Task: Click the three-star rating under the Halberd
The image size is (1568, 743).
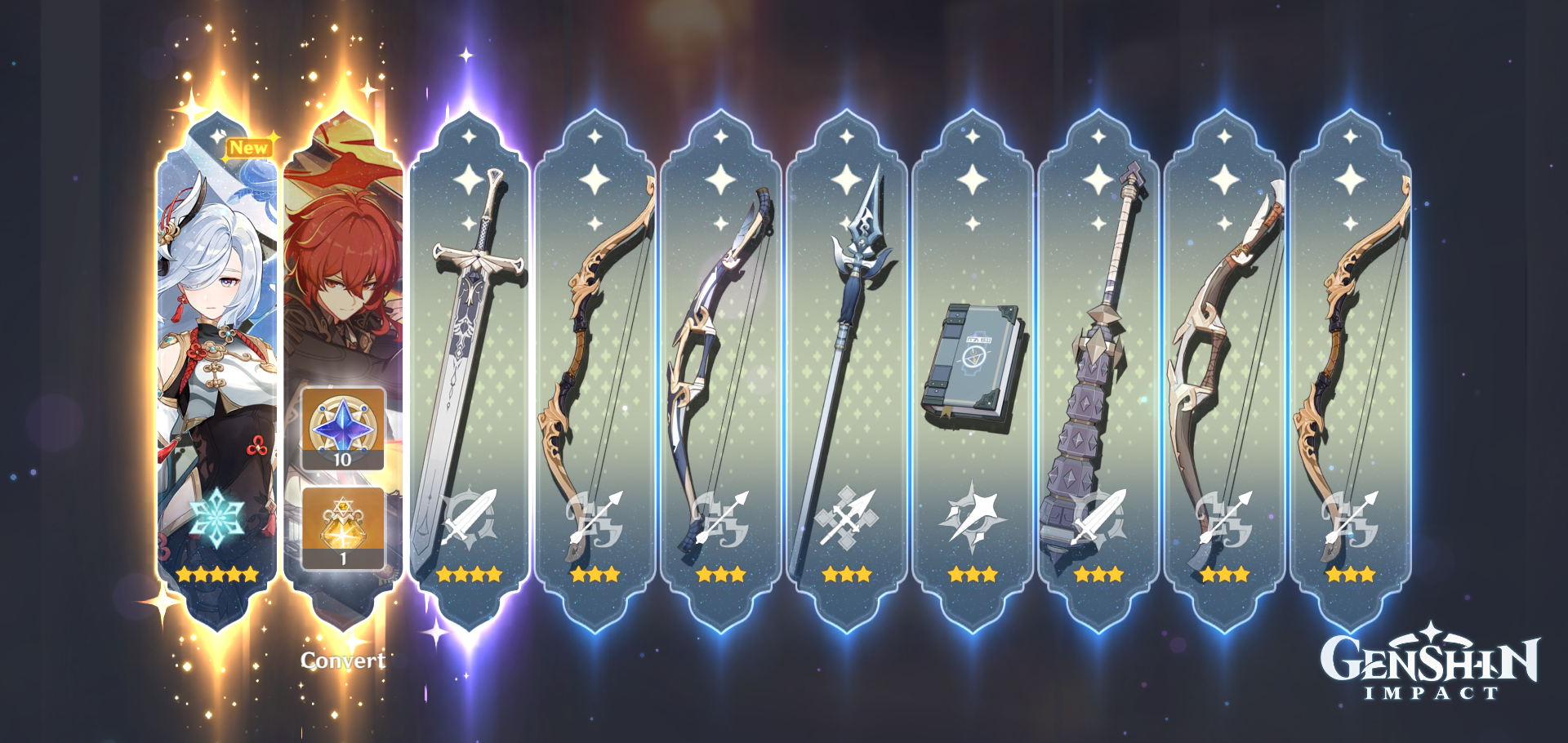Action: 845,576
